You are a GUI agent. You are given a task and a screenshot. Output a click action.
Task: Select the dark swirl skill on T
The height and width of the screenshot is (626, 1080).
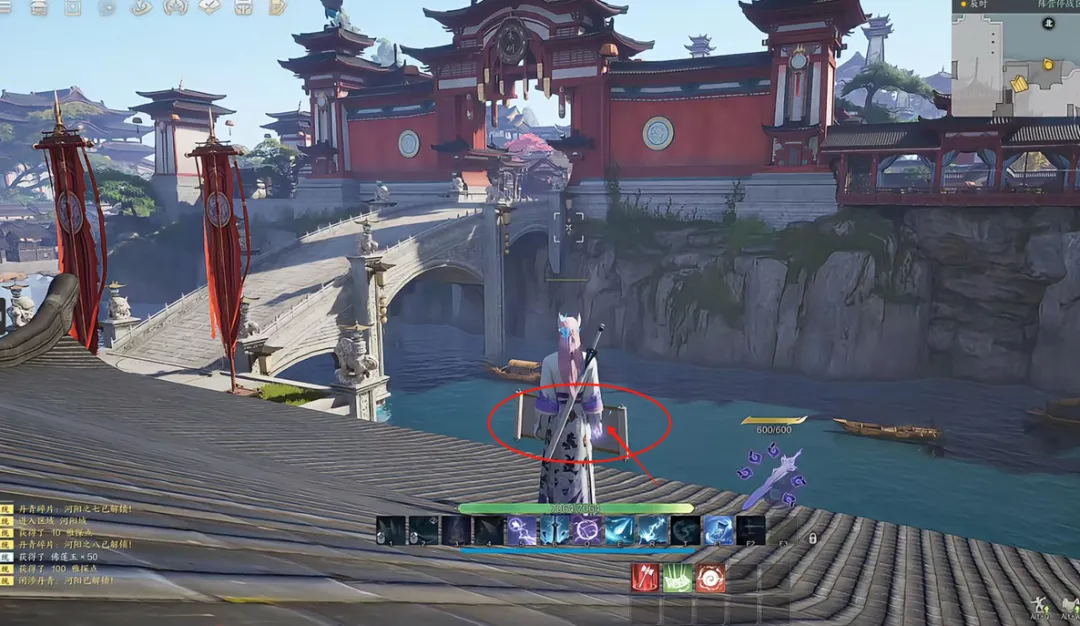(x=685, y=531)
